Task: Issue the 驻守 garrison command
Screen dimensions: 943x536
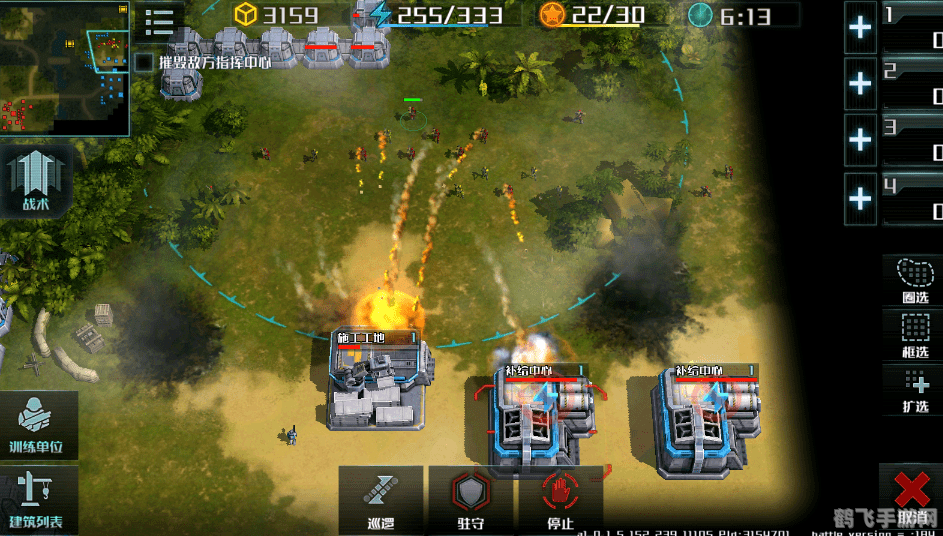Action: 470,499
